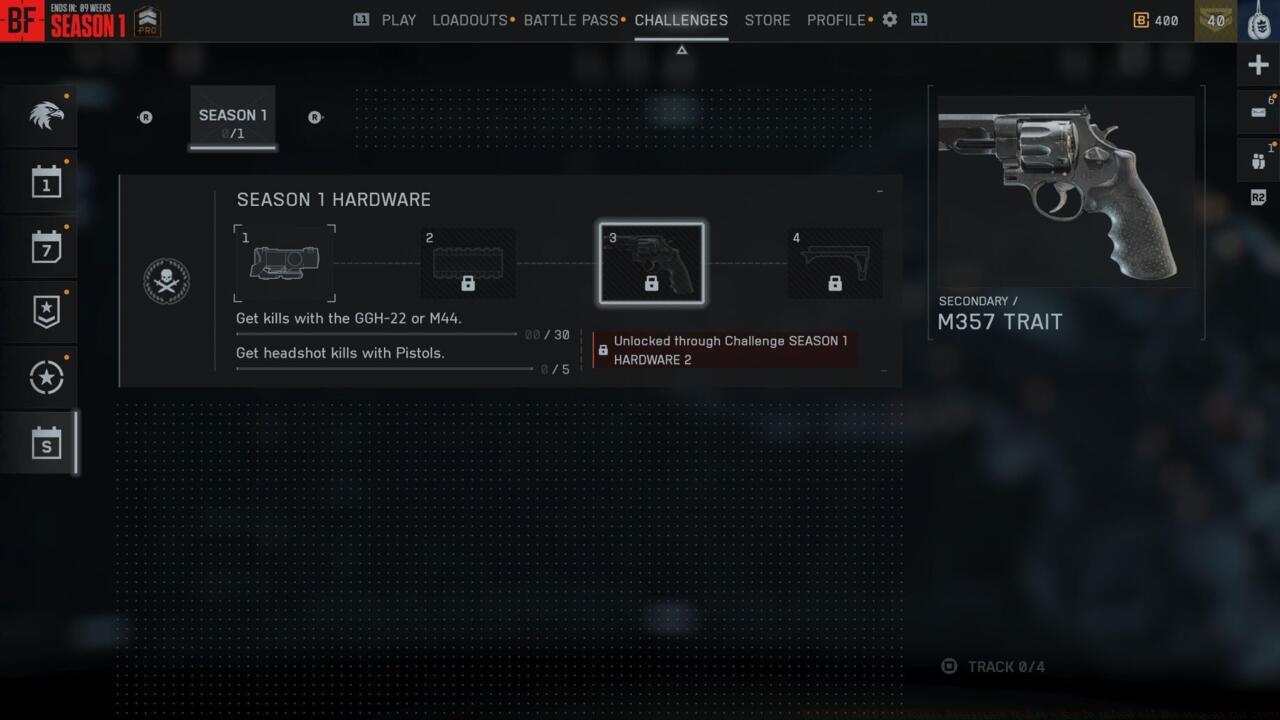
Task: Click the right arrow beside SEASON 1 tab
Action: pos(315,117)
